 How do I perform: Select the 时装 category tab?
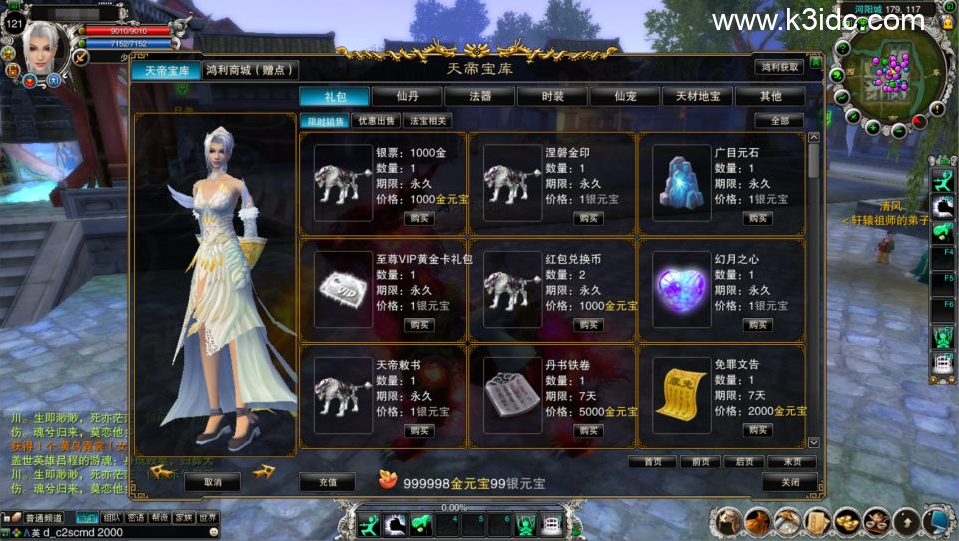click(x=552, y=96)
